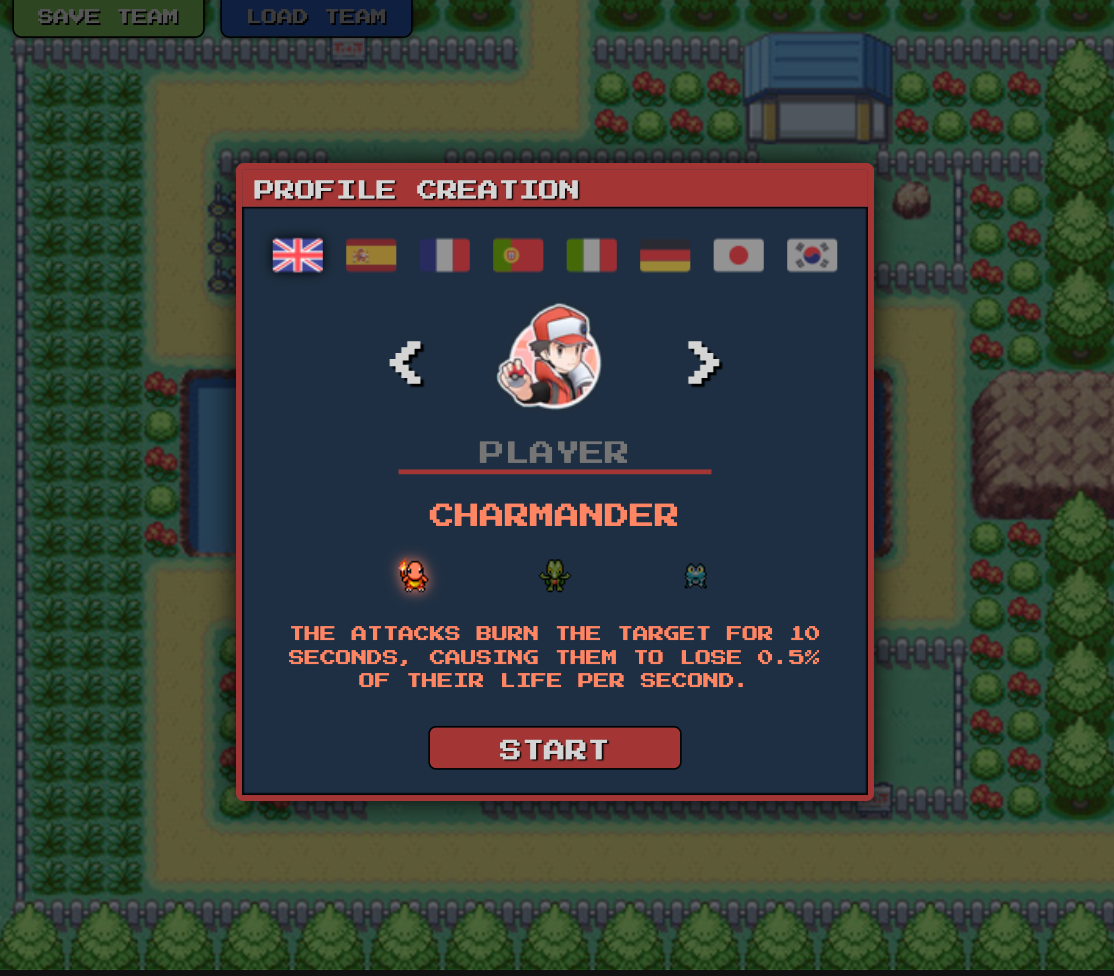1114x976 pixels.
Task: Choose the French flag language
Action: tap(445, 255)
